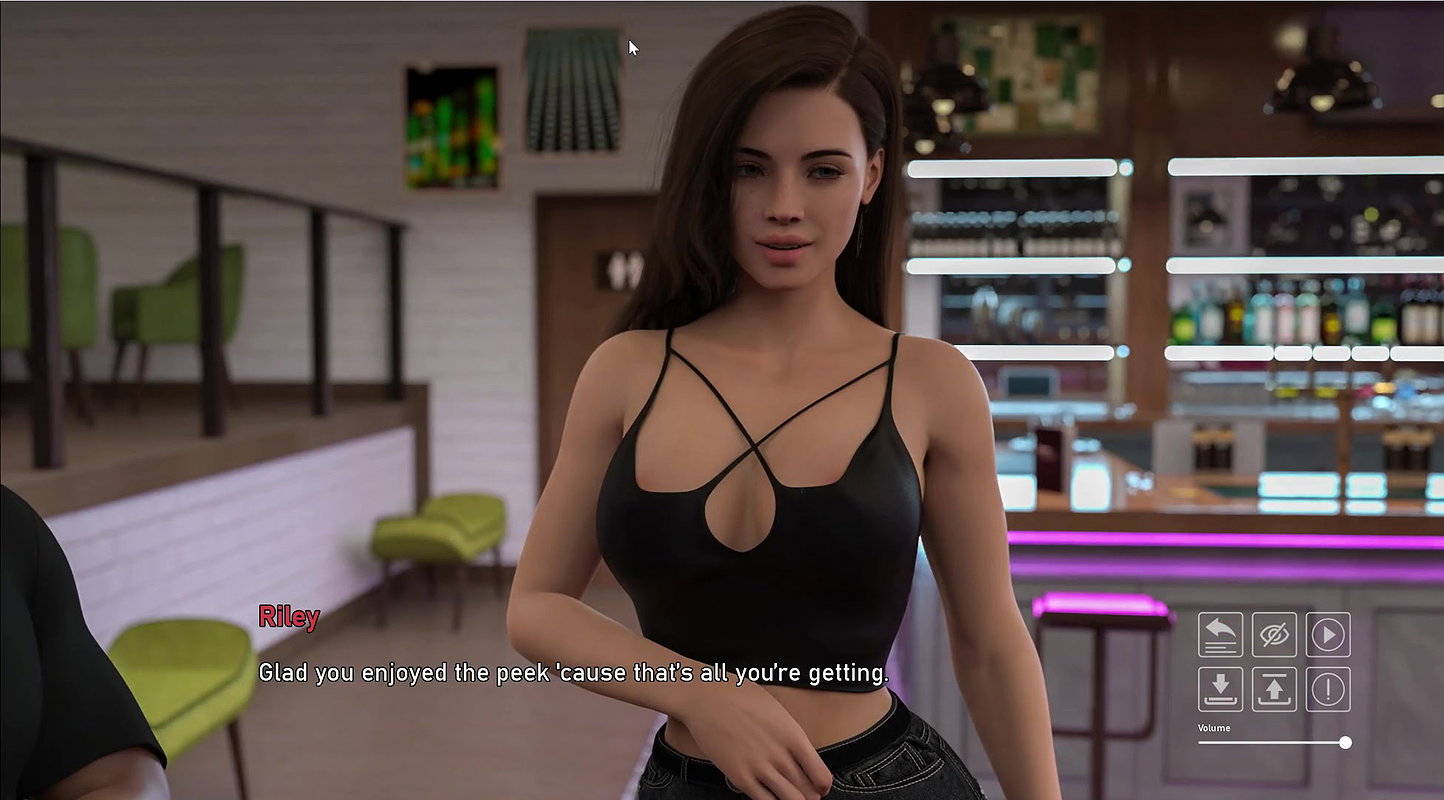Activate the auto-play triangle button
The height and width of the screenshot is (800, 1444).
point(1328,634)
